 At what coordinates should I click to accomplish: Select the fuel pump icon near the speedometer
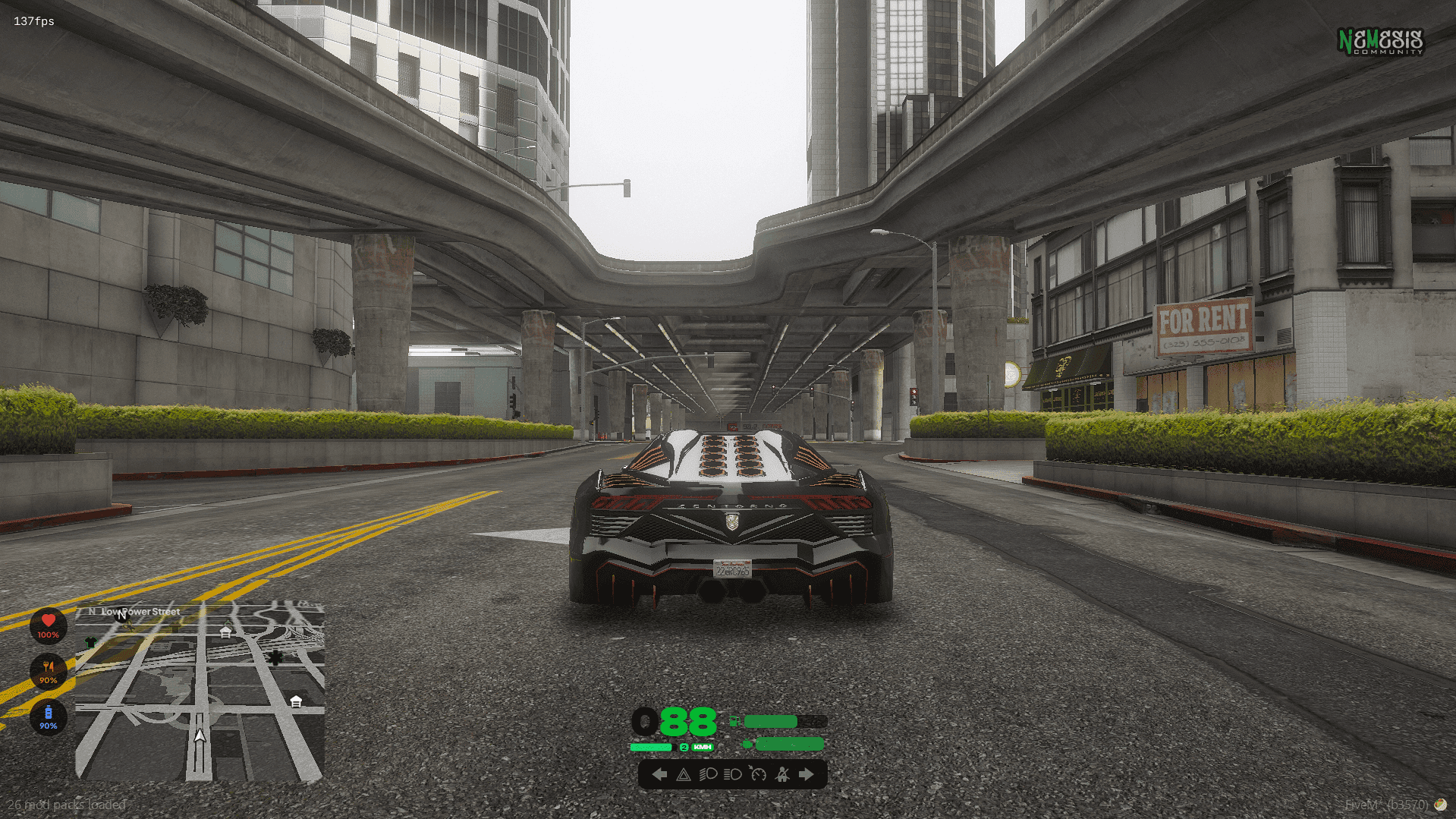tap(735, 721)
